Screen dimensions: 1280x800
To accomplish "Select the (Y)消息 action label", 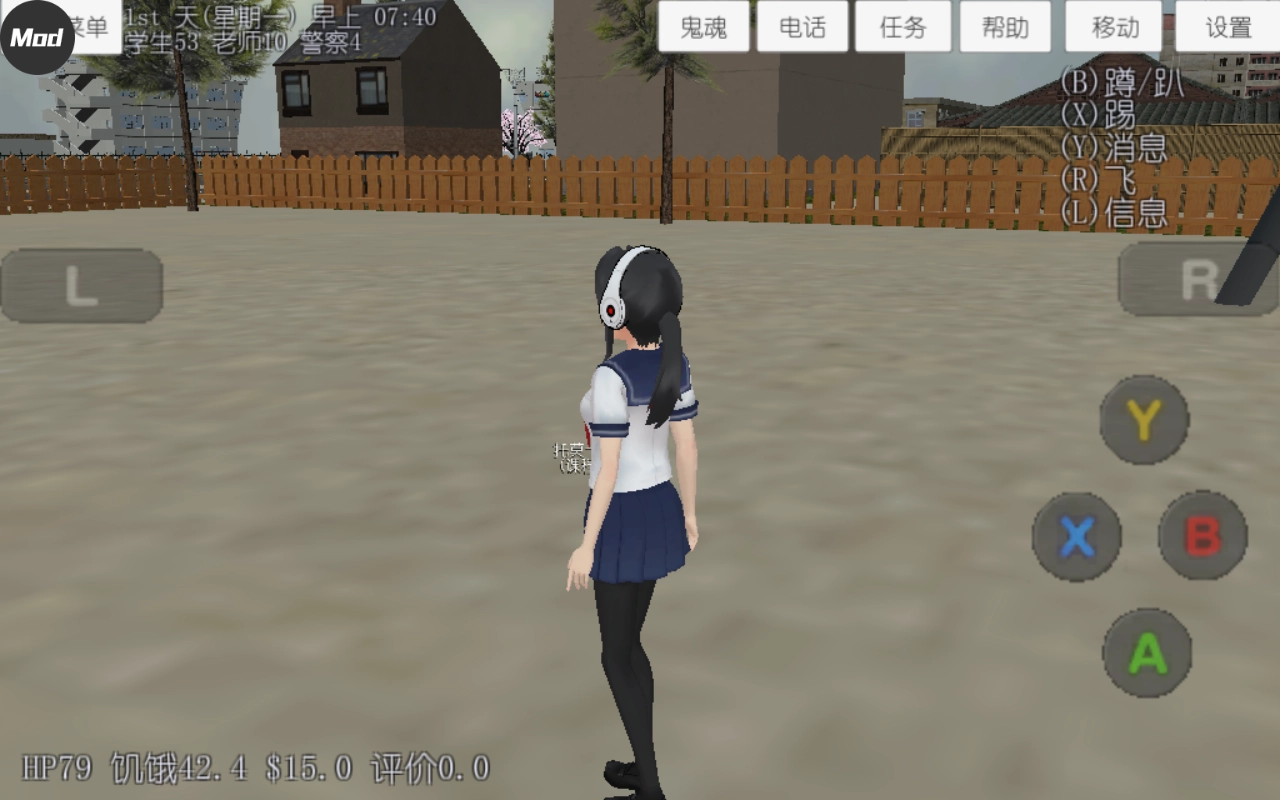I will click(1114, 147).
